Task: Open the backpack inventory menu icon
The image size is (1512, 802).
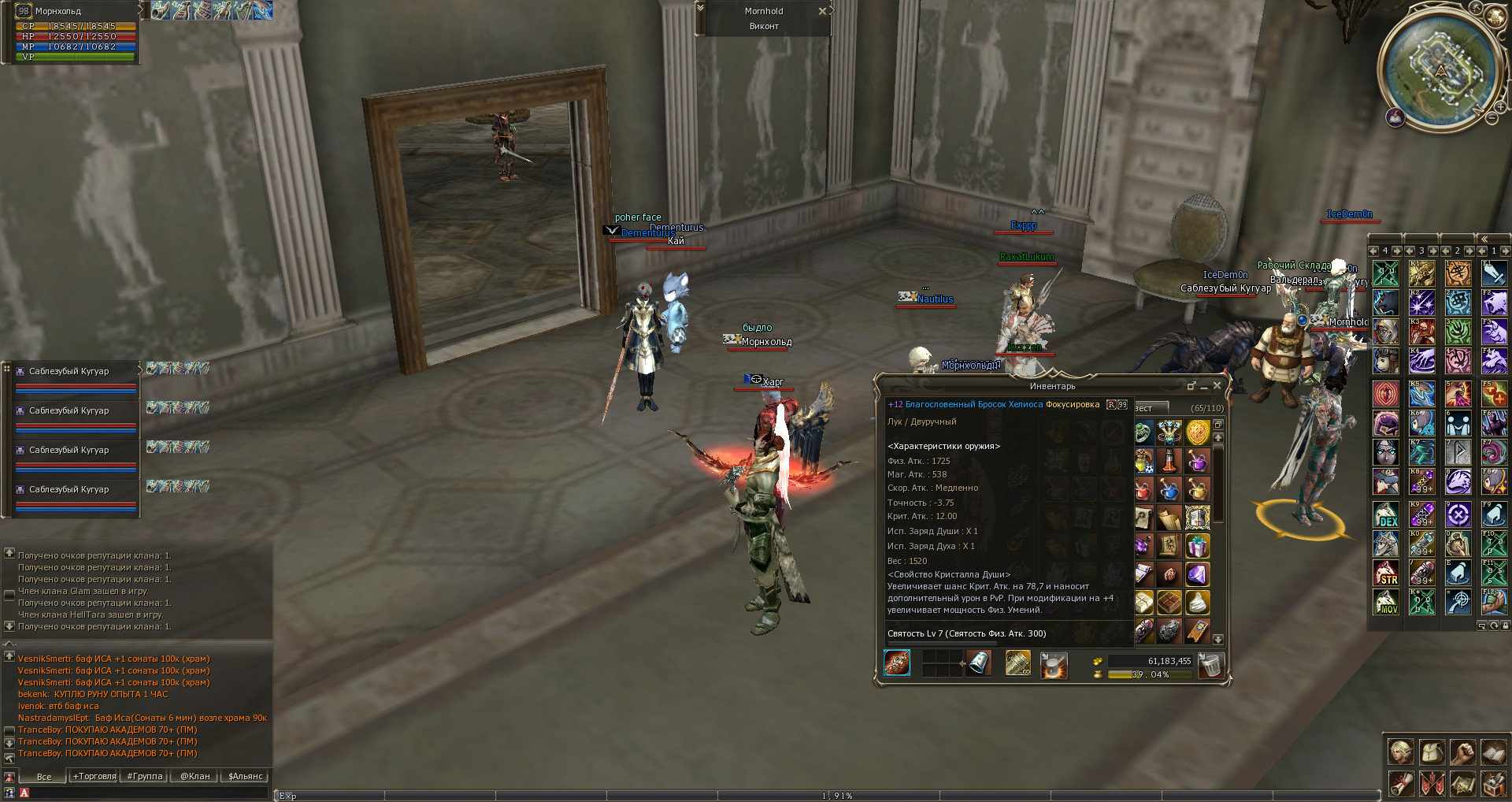Action: [1432, 752]
